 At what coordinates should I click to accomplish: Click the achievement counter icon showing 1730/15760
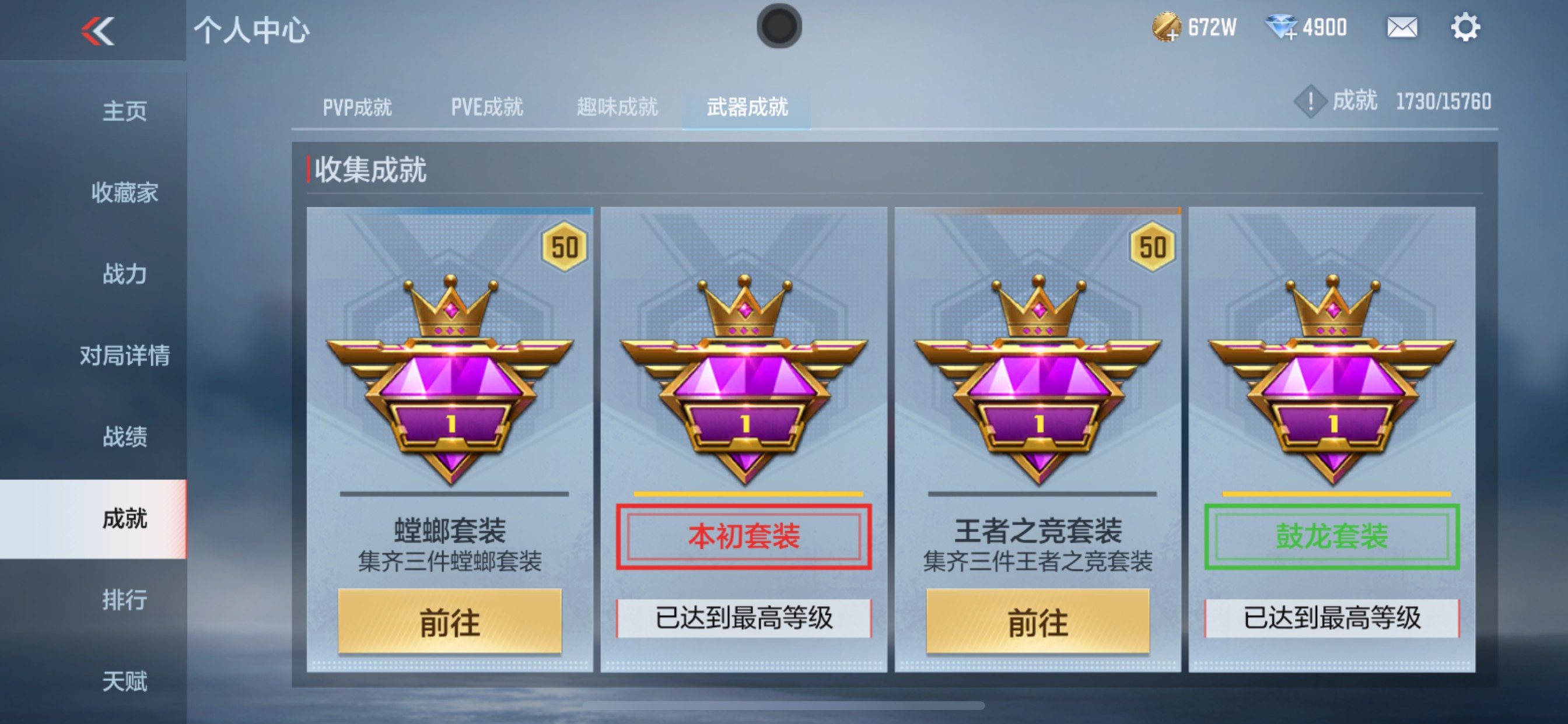click(1310, 101)
